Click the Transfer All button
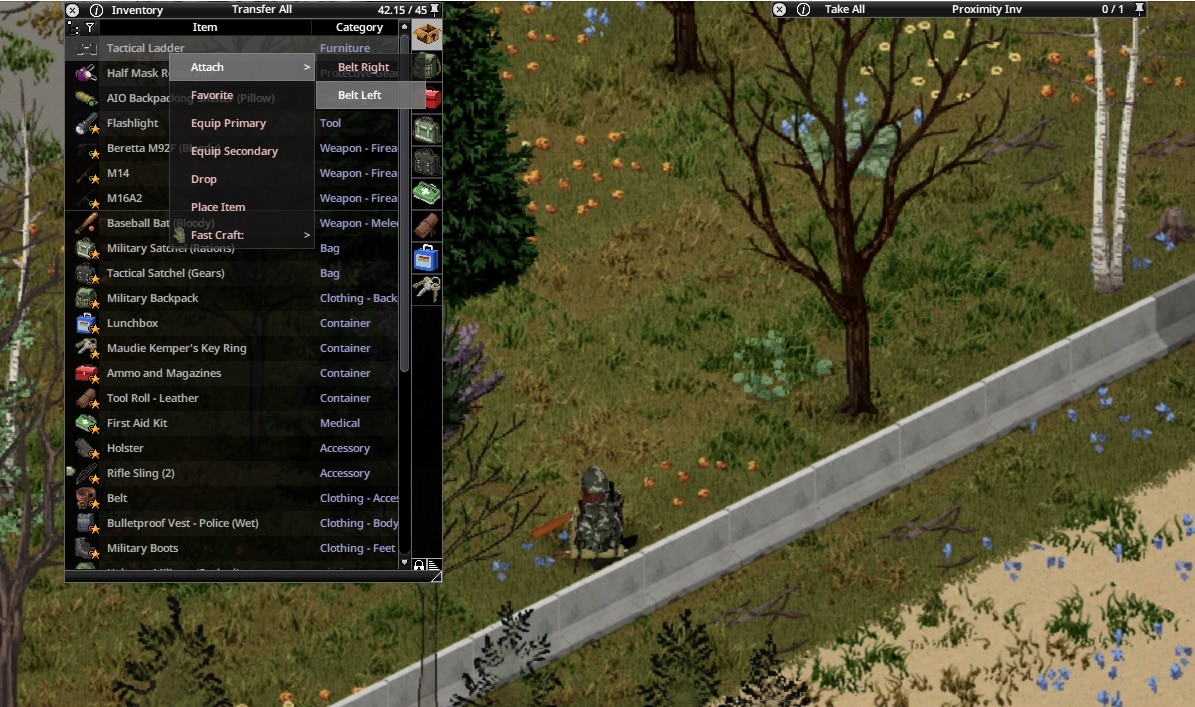Image resolution: width=1195 pixels, height=707 pixels. coord(262,9)
